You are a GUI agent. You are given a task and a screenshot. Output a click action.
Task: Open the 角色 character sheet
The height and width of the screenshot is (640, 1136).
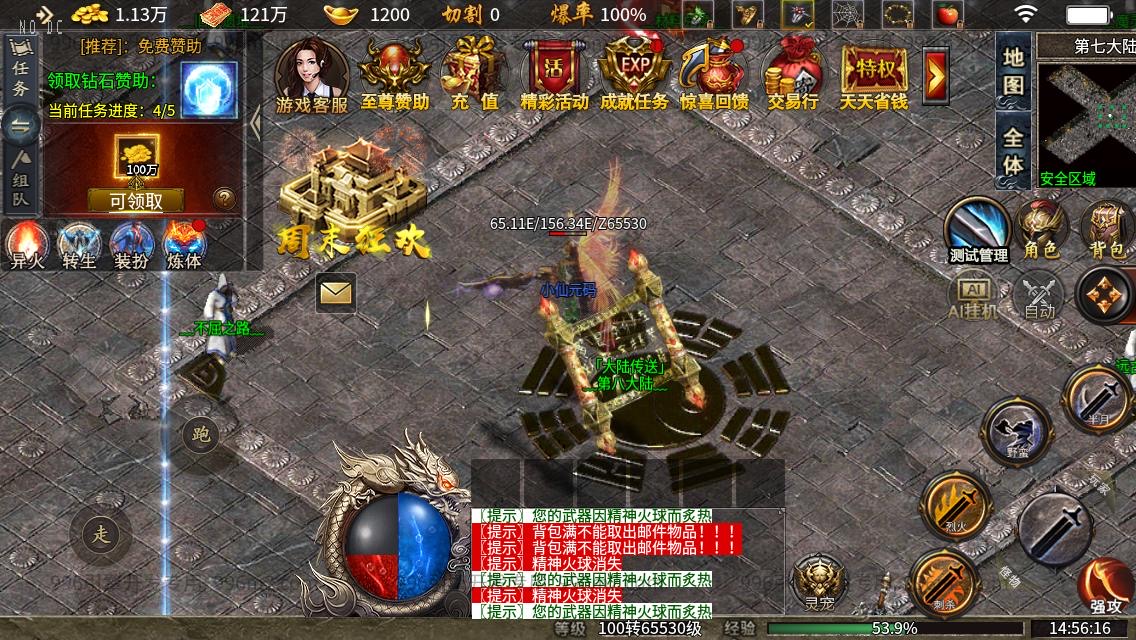(1040, 228)
